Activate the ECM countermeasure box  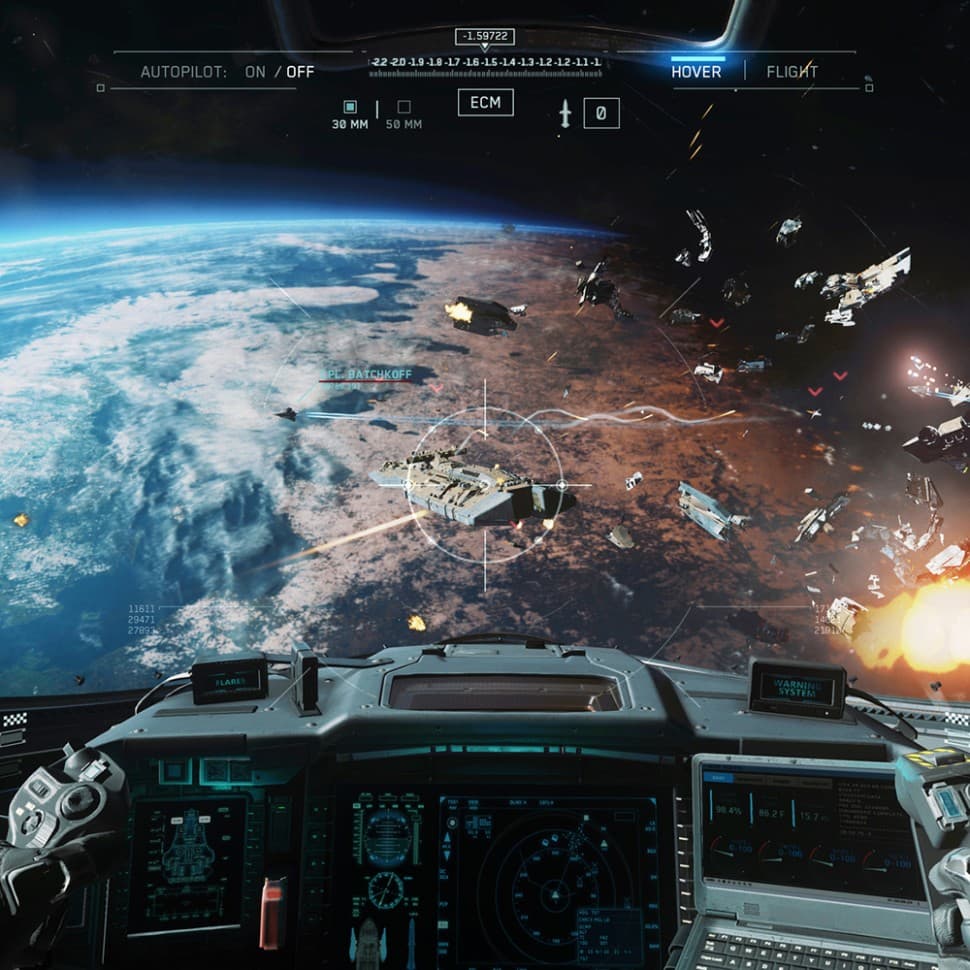click(486, 102)
